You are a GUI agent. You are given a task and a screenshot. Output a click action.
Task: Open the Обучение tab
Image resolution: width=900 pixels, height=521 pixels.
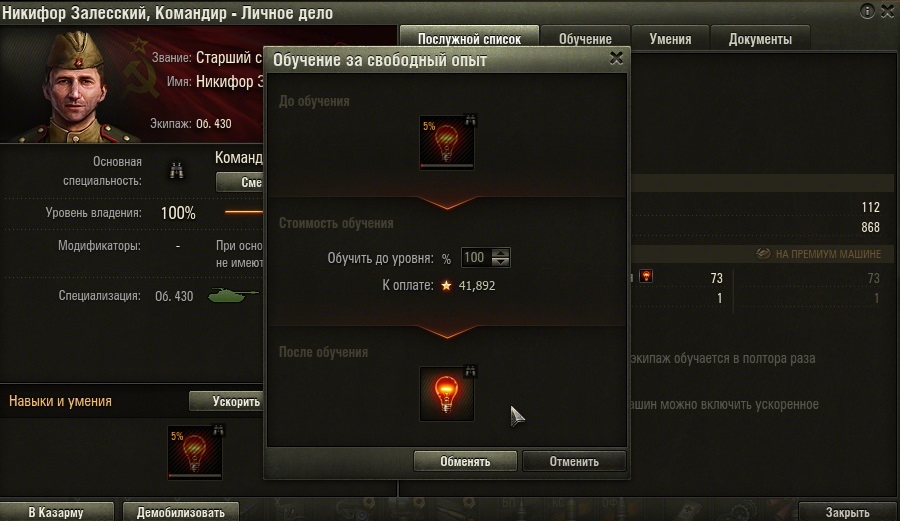[x=585, y=39]
